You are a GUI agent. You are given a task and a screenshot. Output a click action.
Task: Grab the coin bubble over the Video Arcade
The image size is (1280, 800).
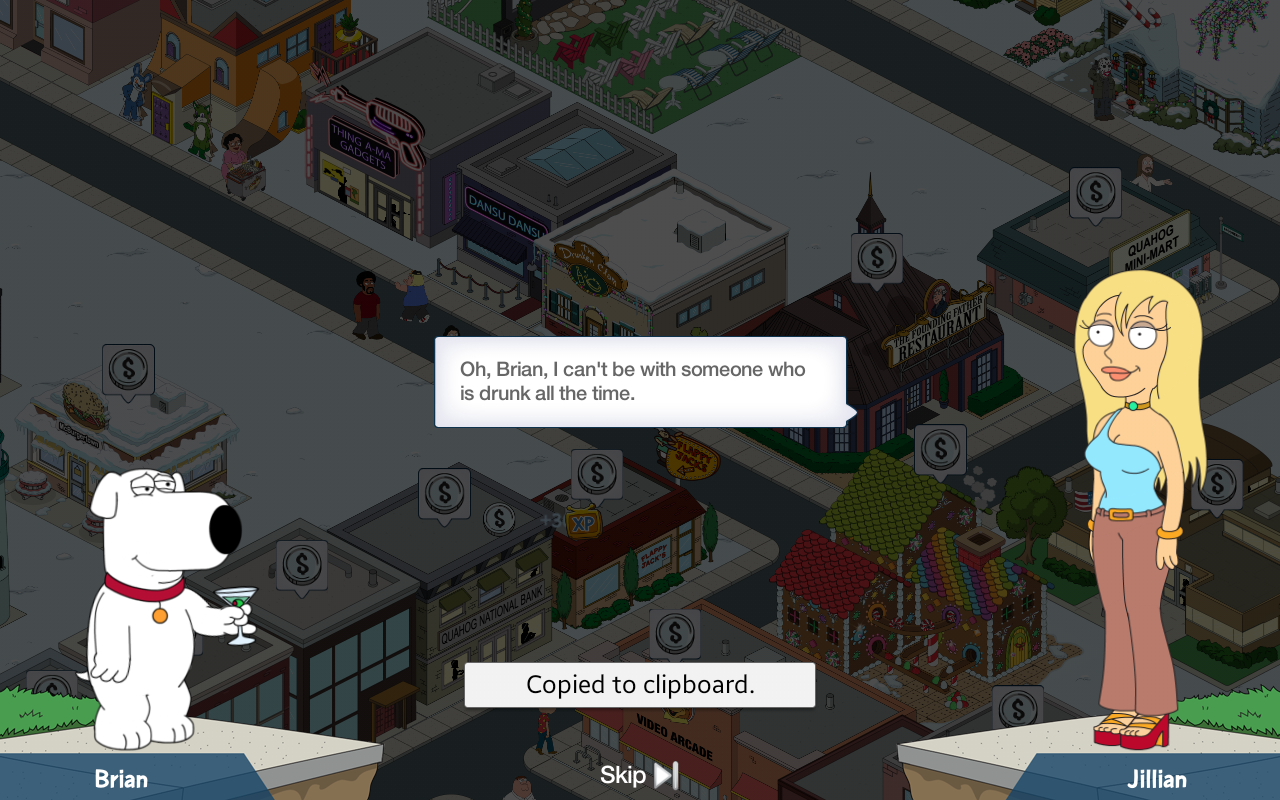point(675,633)
